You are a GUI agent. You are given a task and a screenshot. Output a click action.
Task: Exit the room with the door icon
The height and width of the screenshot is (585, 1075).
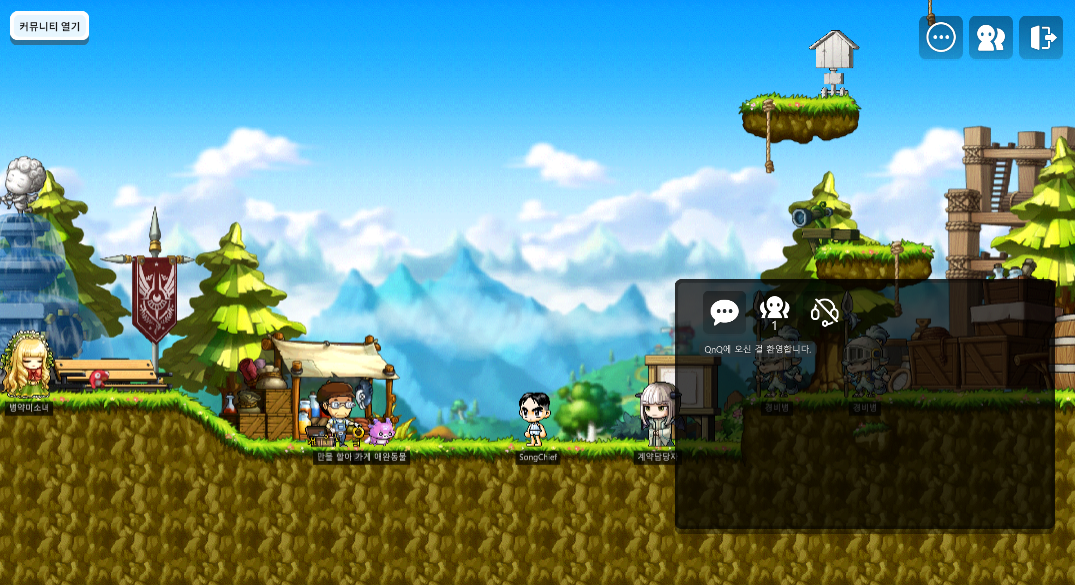tap(1041, 38)
